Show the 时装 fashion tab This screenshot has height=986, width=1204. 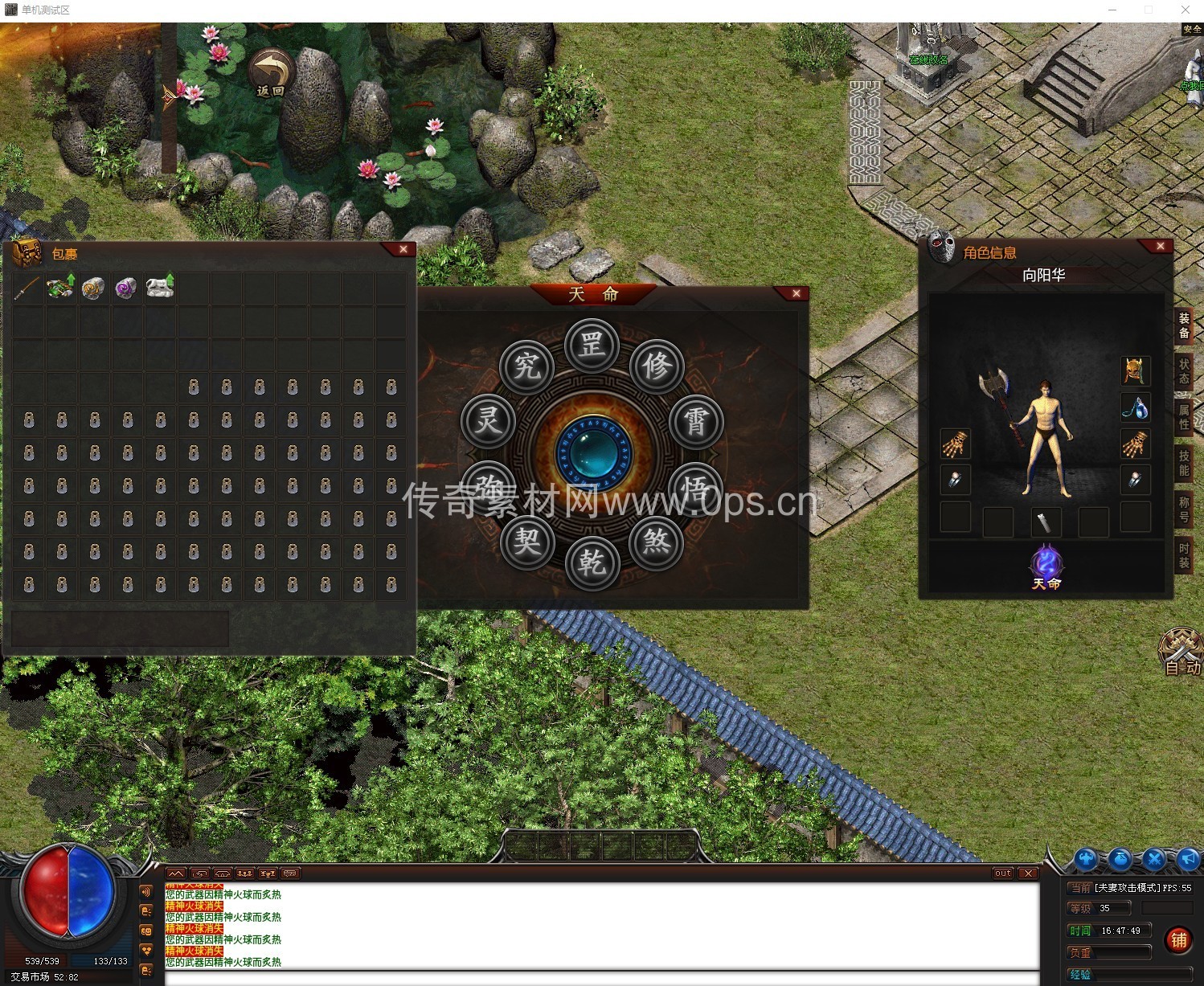[1184, 555]
